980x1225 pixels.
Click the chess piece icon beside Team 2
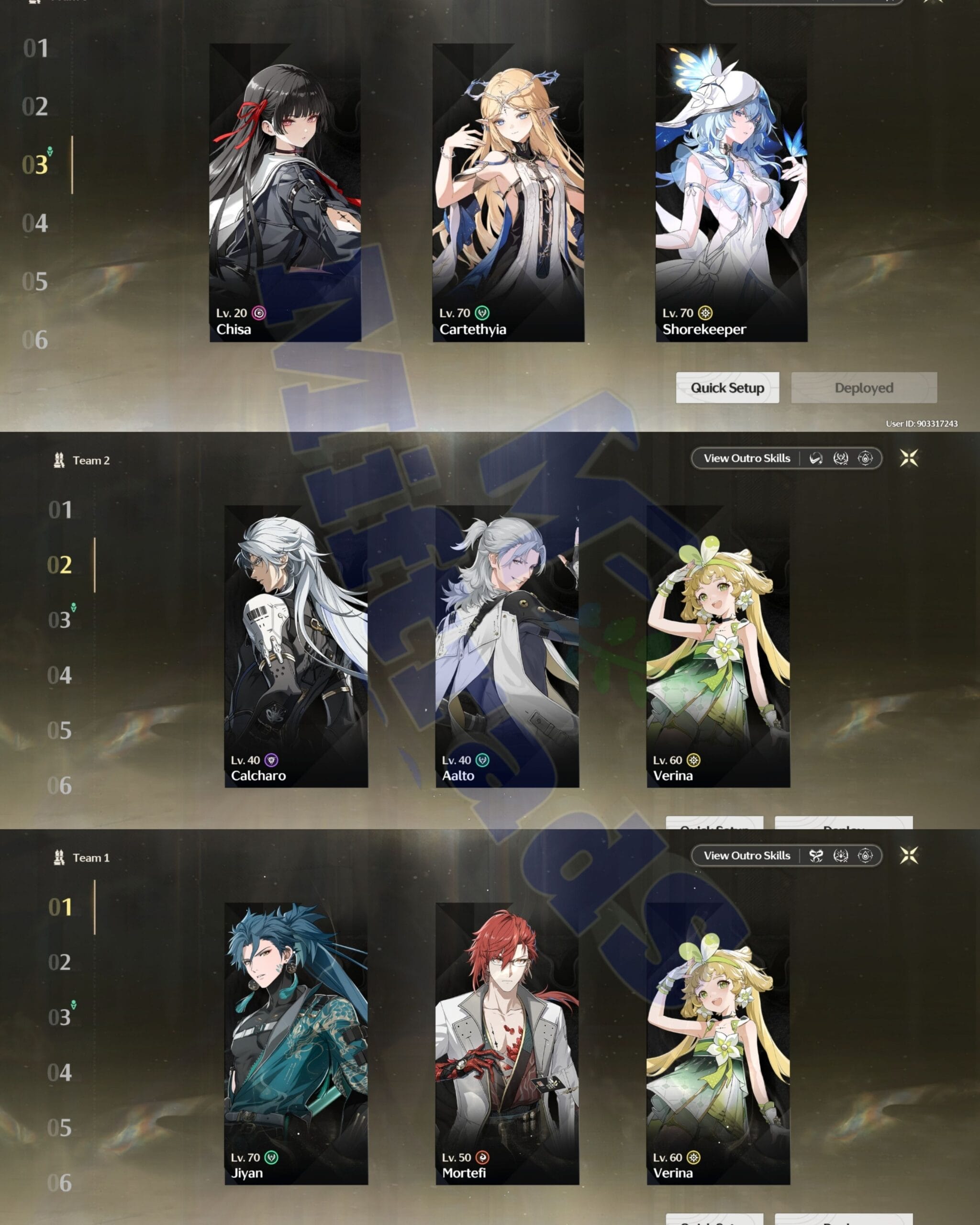59,459
